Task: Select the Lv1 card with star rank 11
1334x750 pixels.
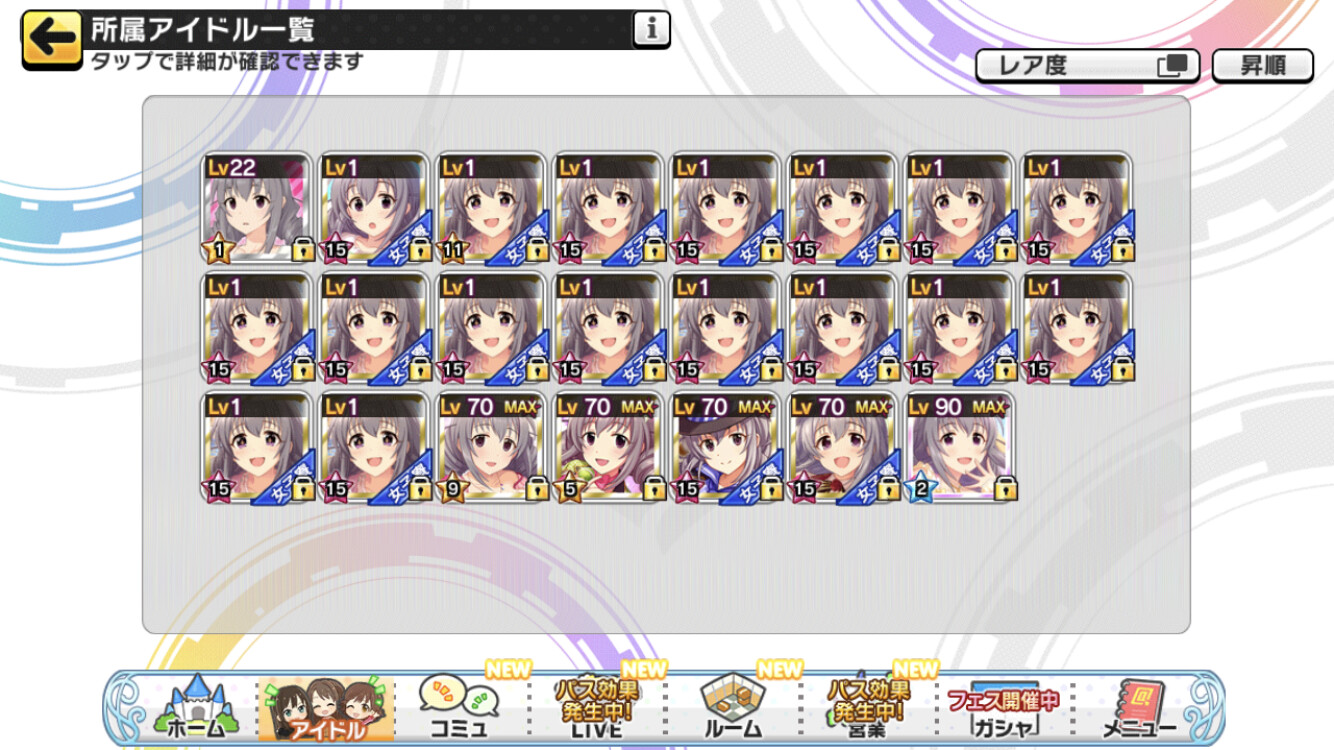Action: point(491,208)
